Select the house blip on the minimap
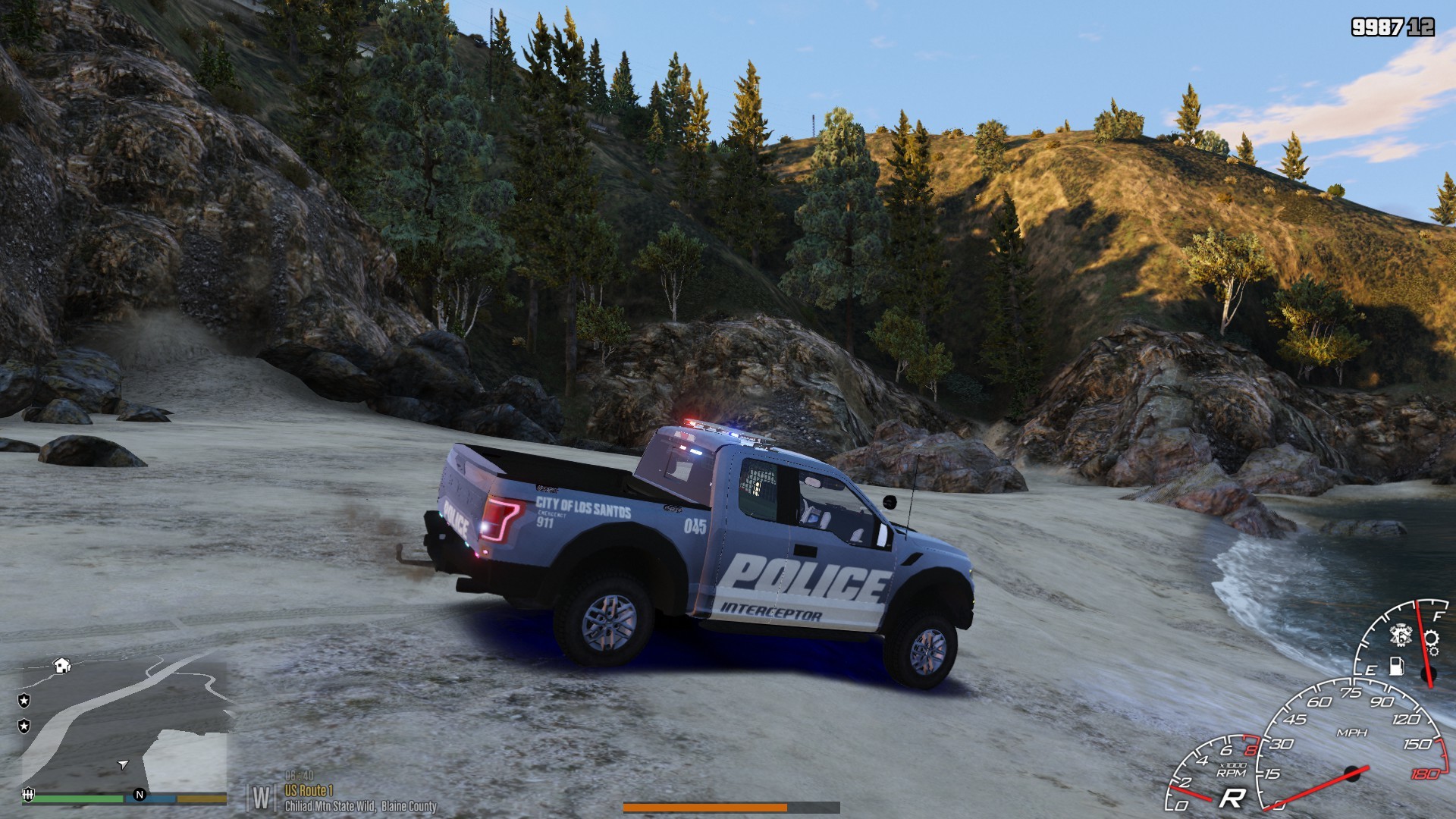The image size is (1456, 819). pos(62,666)
